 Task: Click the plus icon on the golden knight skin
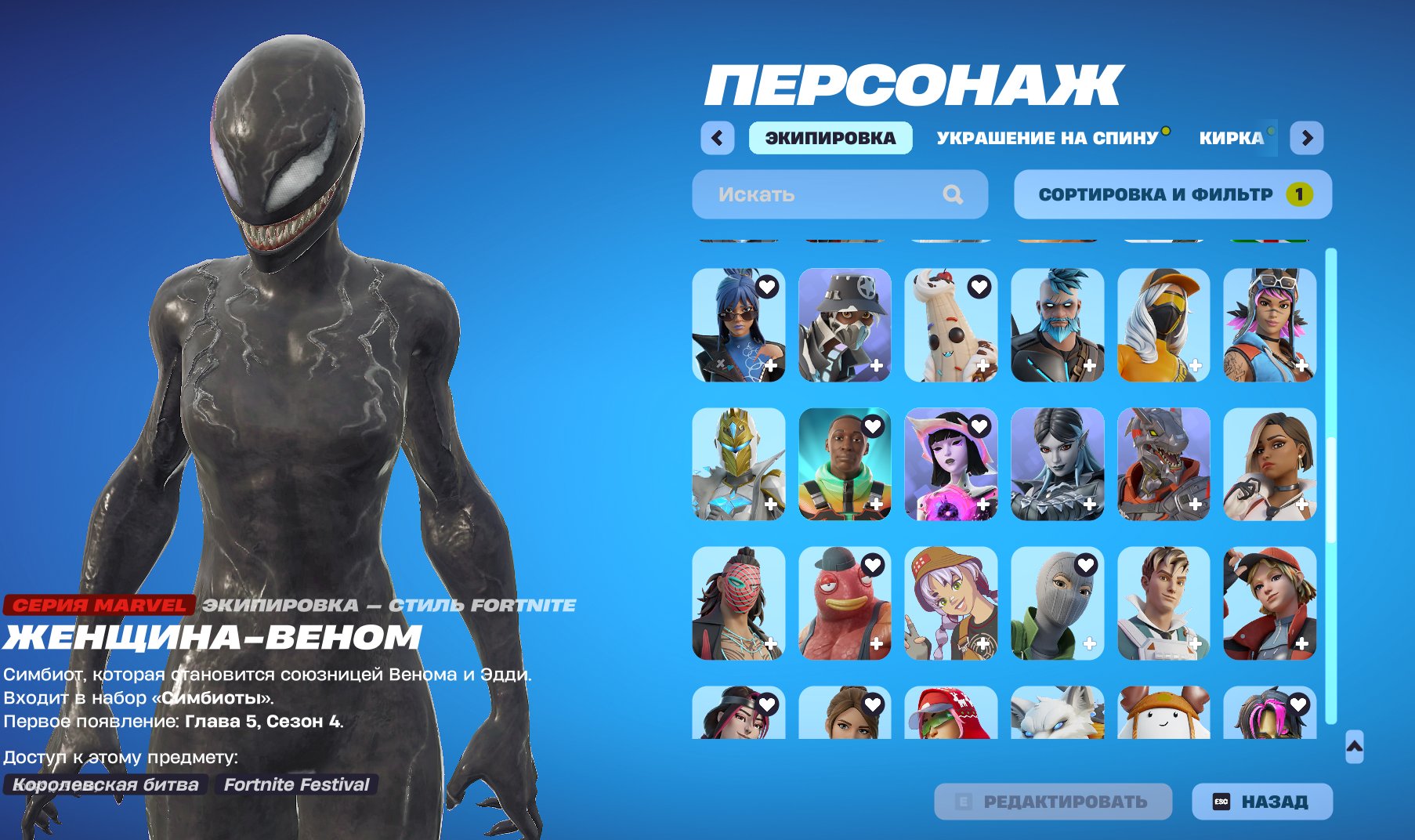771,502
